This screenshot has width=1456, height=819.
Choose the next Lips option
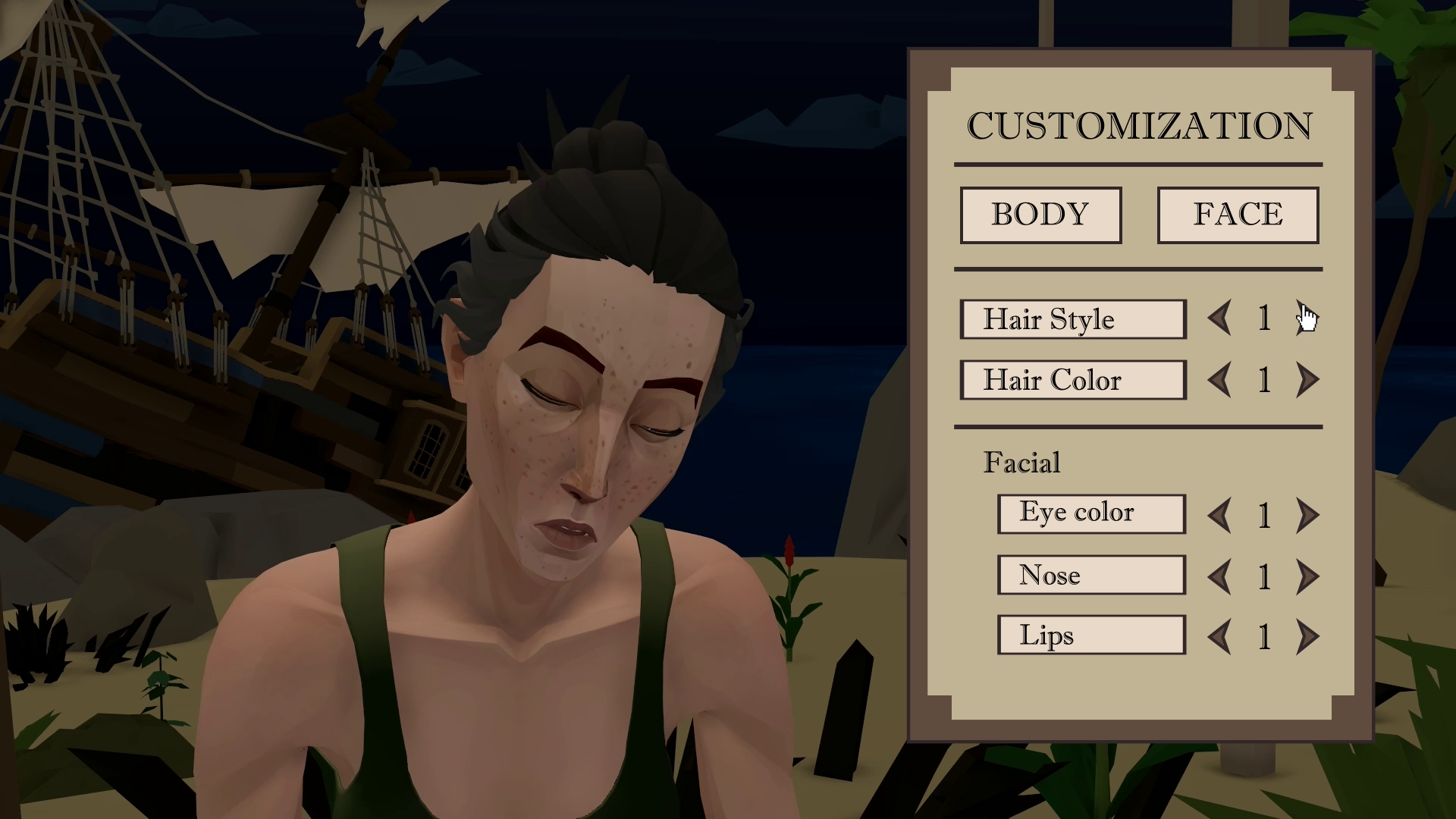[1307, 637]
